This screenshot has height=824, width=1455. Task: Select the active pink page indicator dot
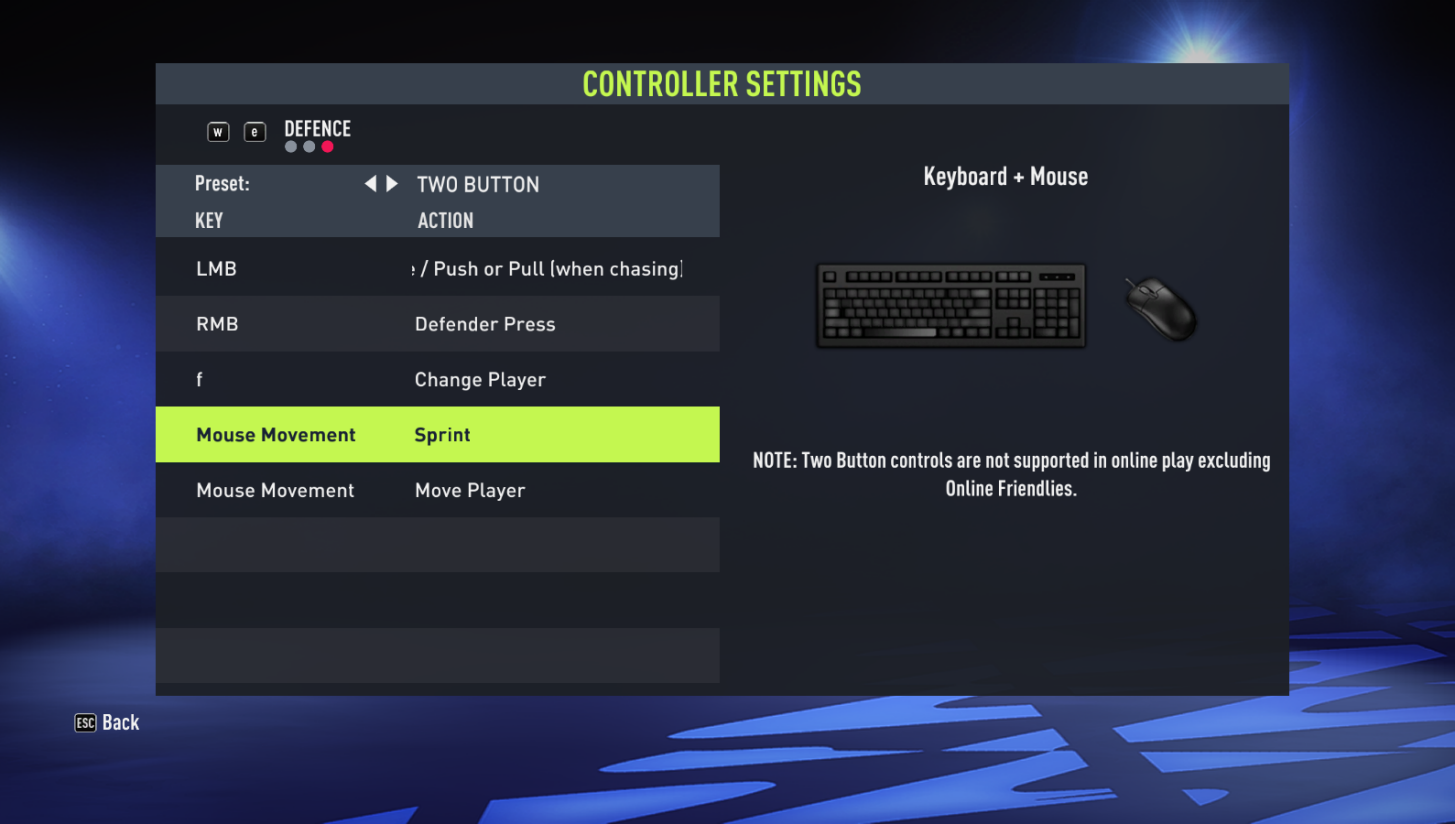[327, 146]
